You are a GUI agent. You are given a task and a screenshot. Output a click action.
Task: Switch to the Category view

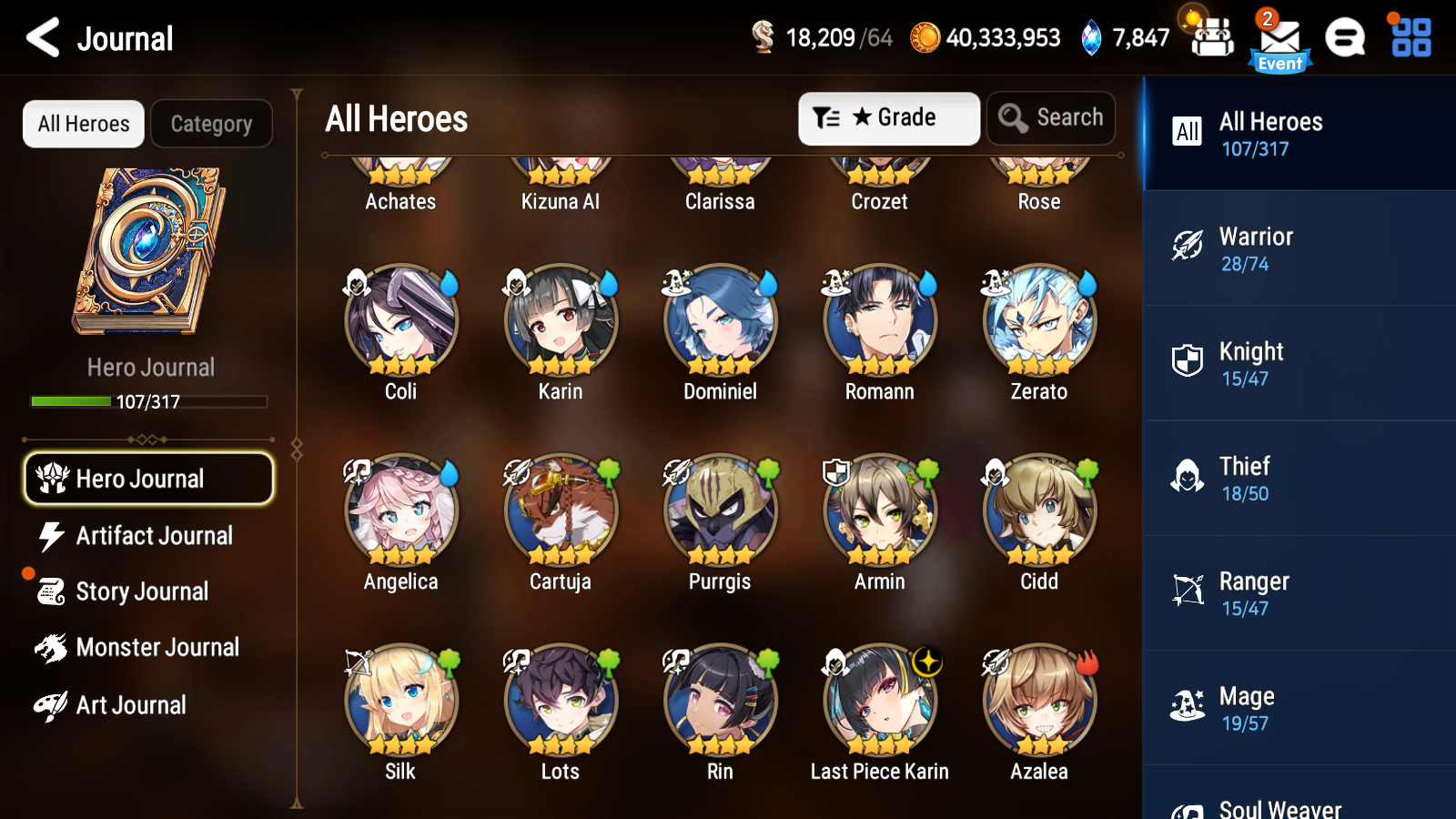coord(211,124)
